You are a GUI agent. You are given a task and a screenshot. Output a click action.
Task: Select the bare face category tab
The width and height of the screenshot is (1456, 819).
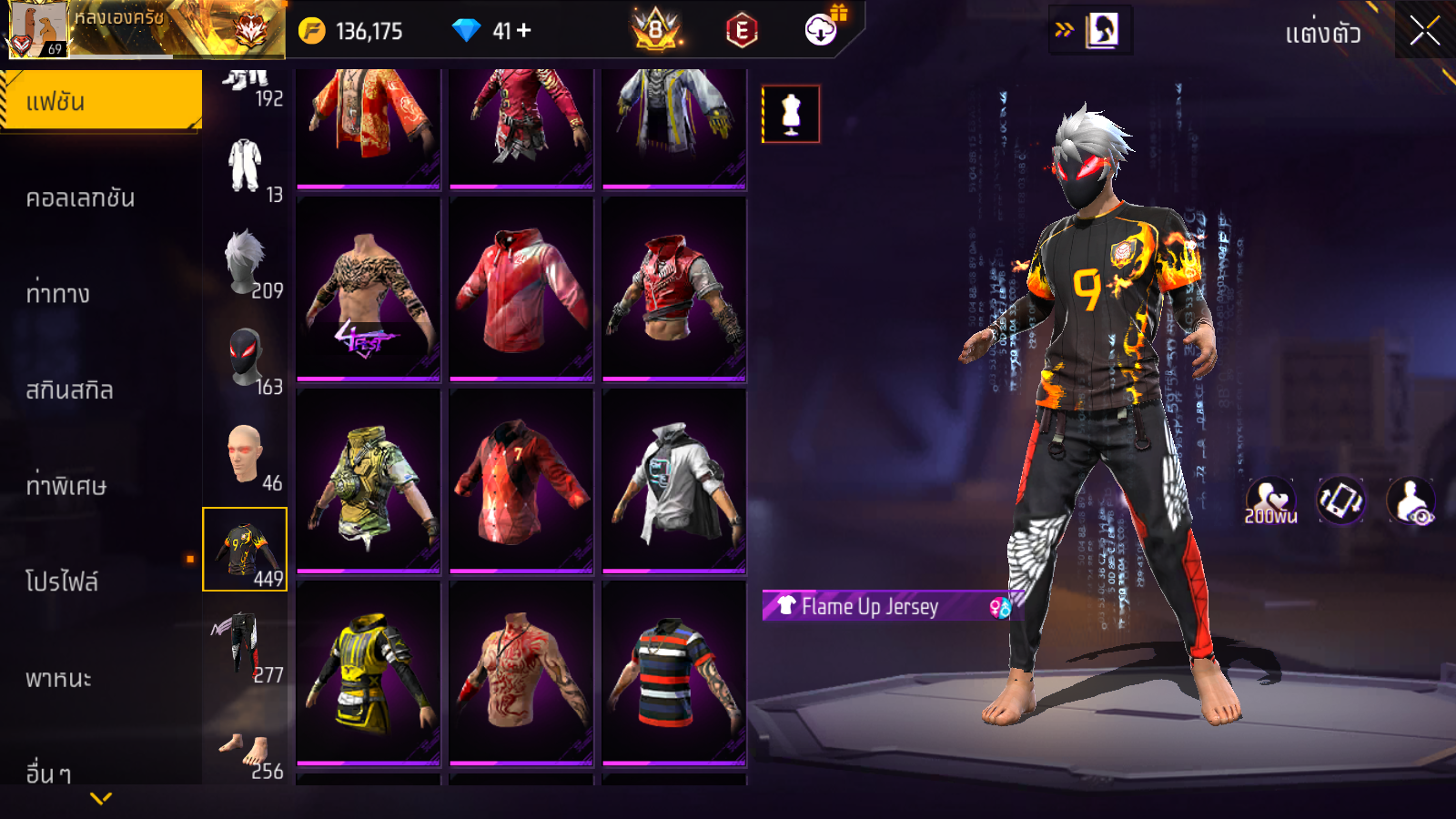point(246,455)
